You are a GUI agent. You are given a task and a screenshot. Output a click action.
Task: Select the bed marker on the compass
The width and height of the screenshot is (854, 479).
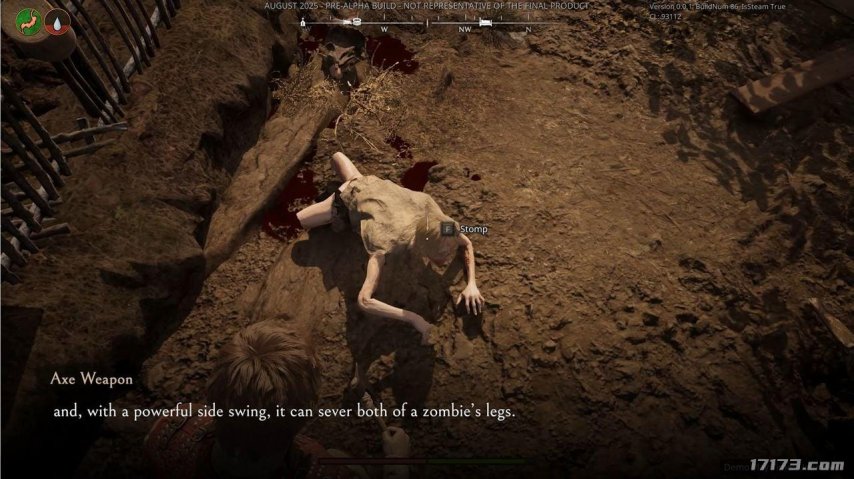coord(486,21)
